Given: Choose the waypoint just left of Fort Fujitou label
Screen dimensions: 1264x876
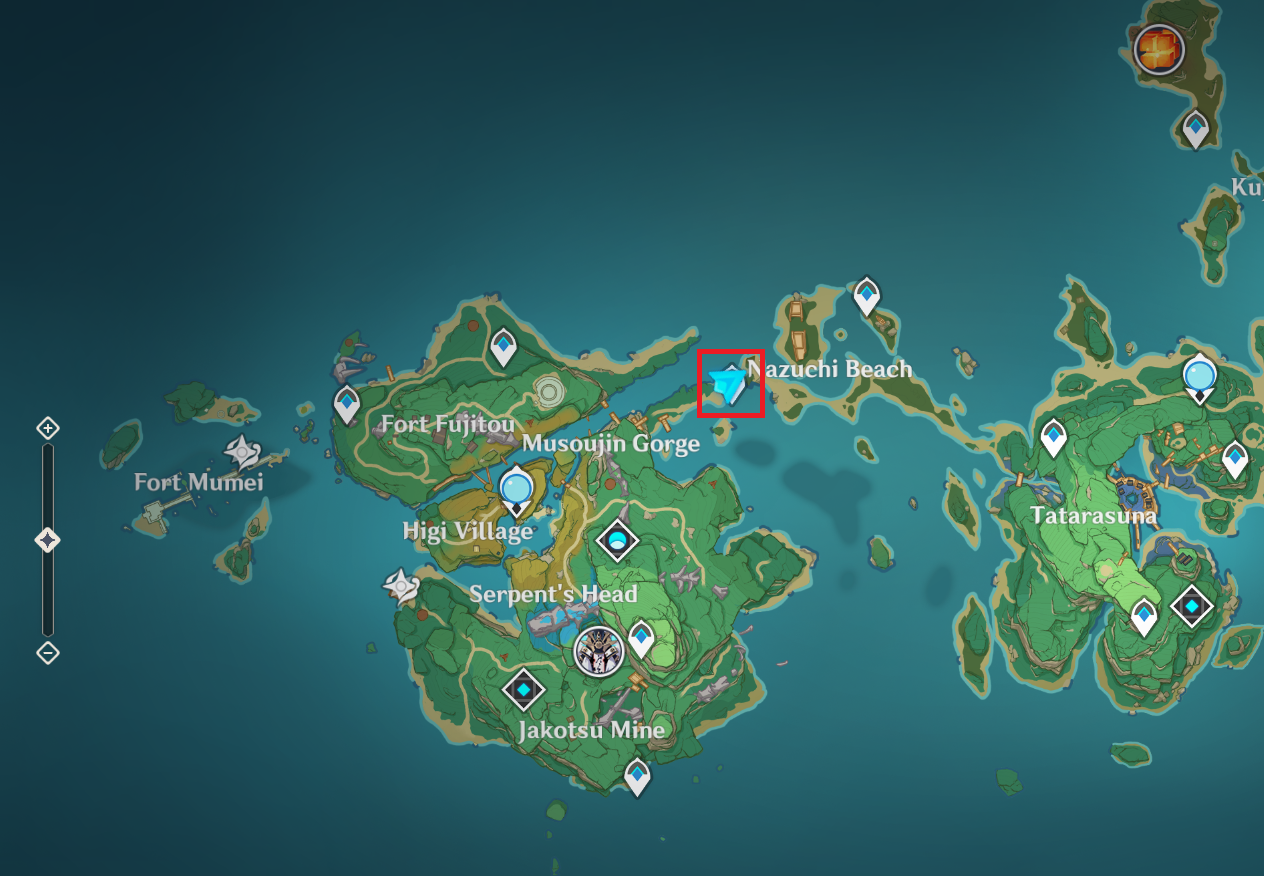Looking at the screenshot, I should click(347, 405).
